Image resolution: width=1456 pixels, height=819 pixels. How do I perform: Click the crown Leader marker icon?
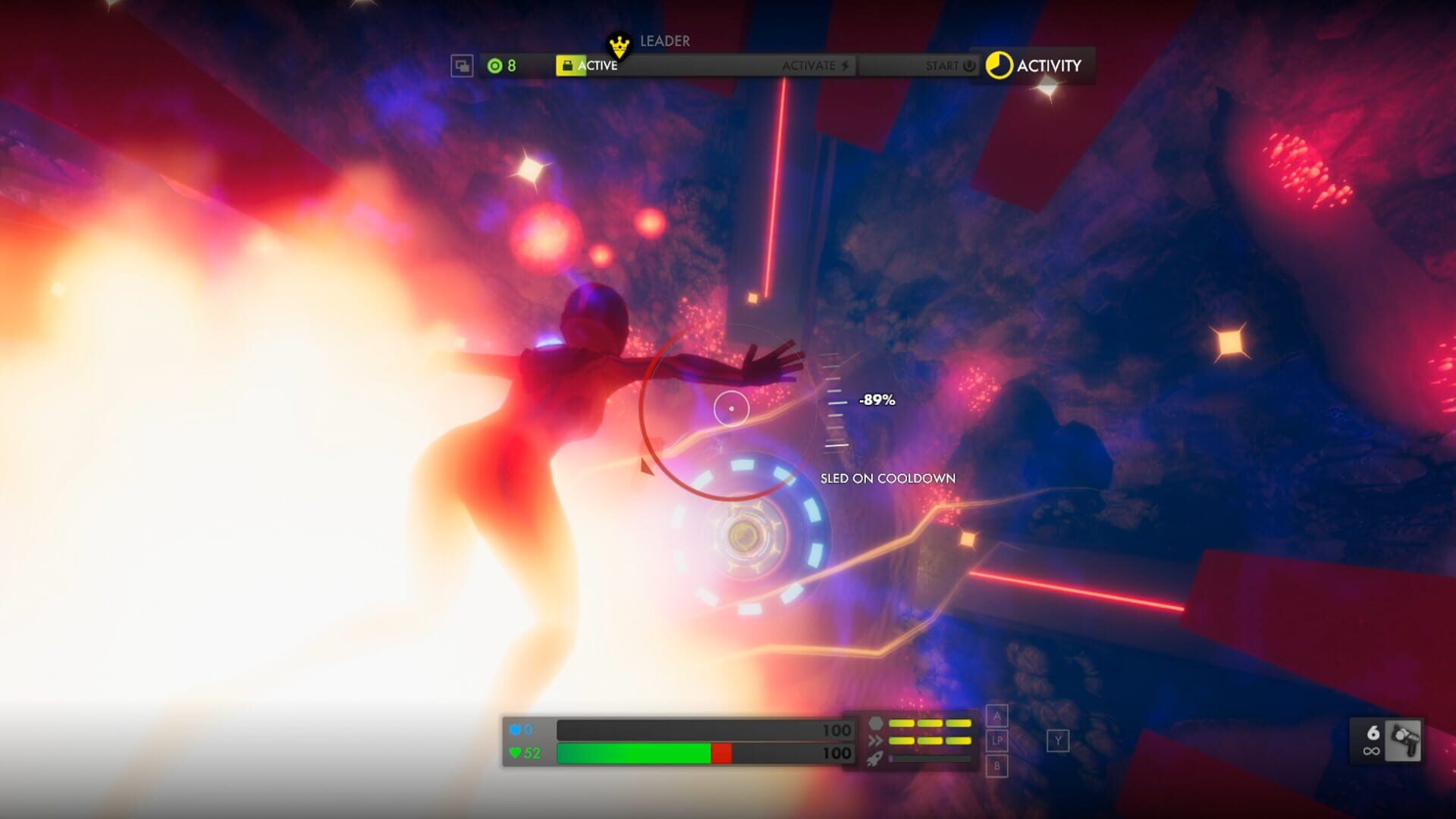point(620,45)
